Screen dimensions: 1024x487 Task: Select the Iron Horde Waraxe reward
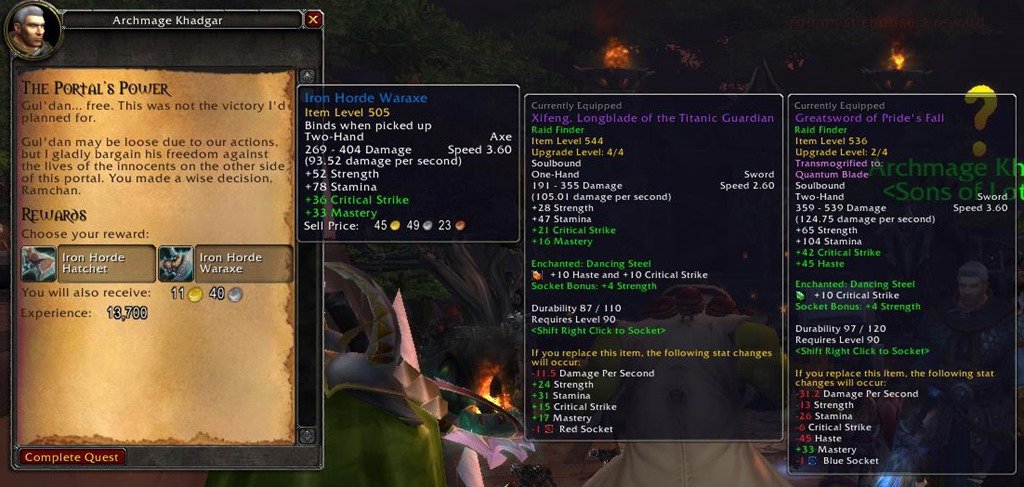pyautogui.click(x=224, y=264)
